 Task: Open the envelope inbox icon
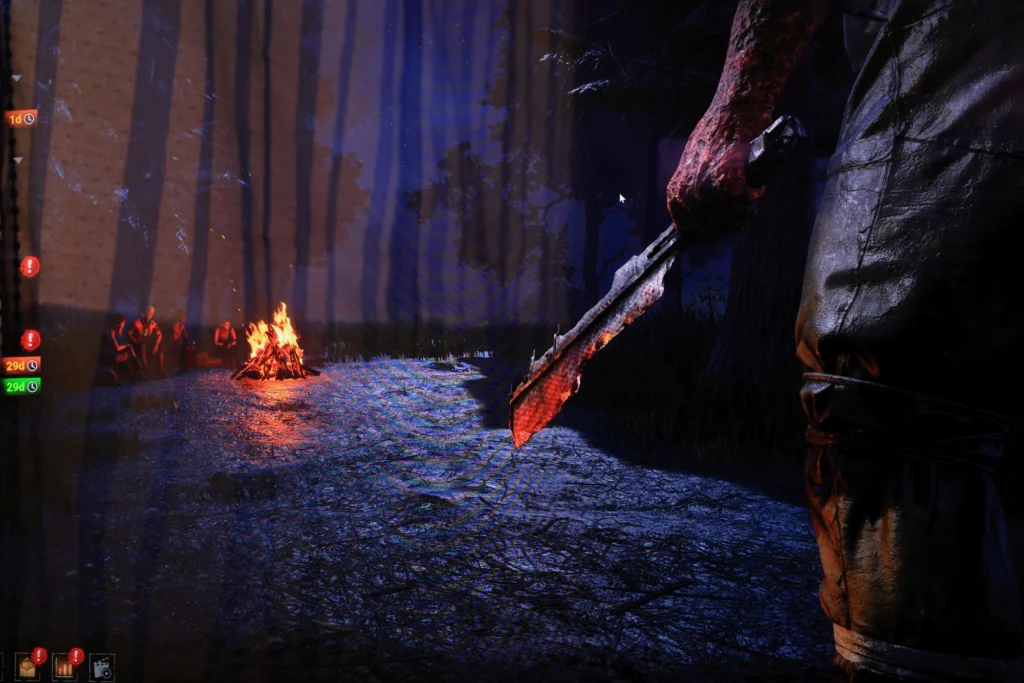click(x=27, y=667)
